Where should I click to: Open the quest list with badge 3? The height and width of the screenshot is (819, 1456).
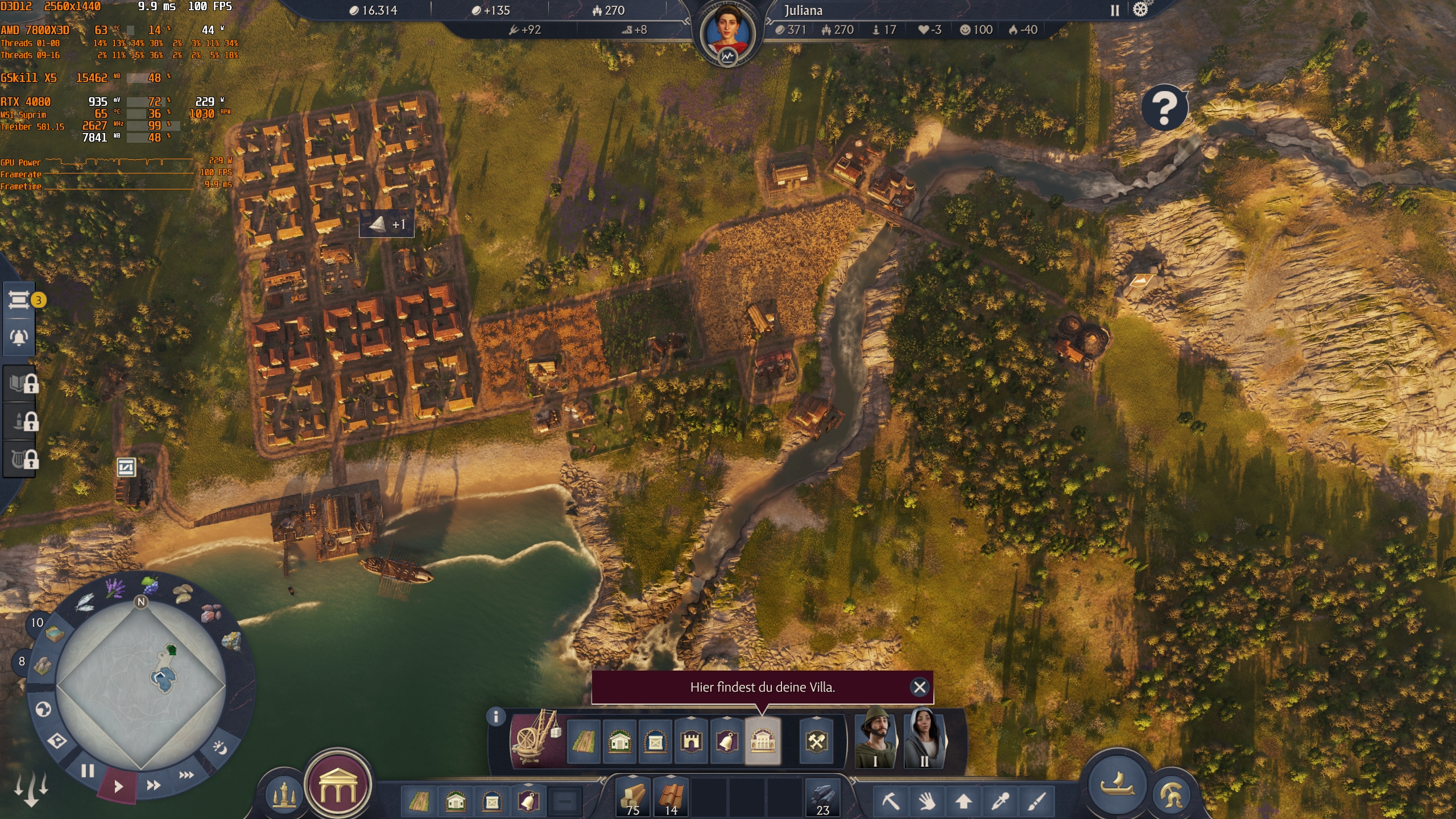pyautogui.click(x=19, y=300)
